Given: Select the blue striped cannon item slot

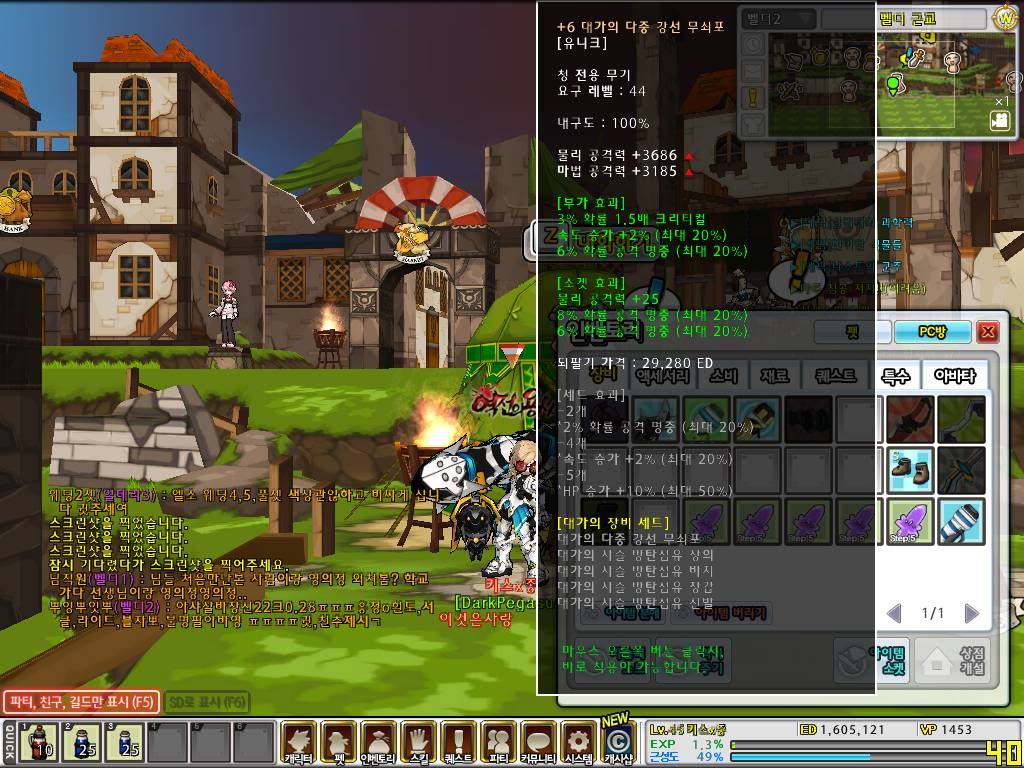Looking at the screenshot, I should (x=962, y=521).
